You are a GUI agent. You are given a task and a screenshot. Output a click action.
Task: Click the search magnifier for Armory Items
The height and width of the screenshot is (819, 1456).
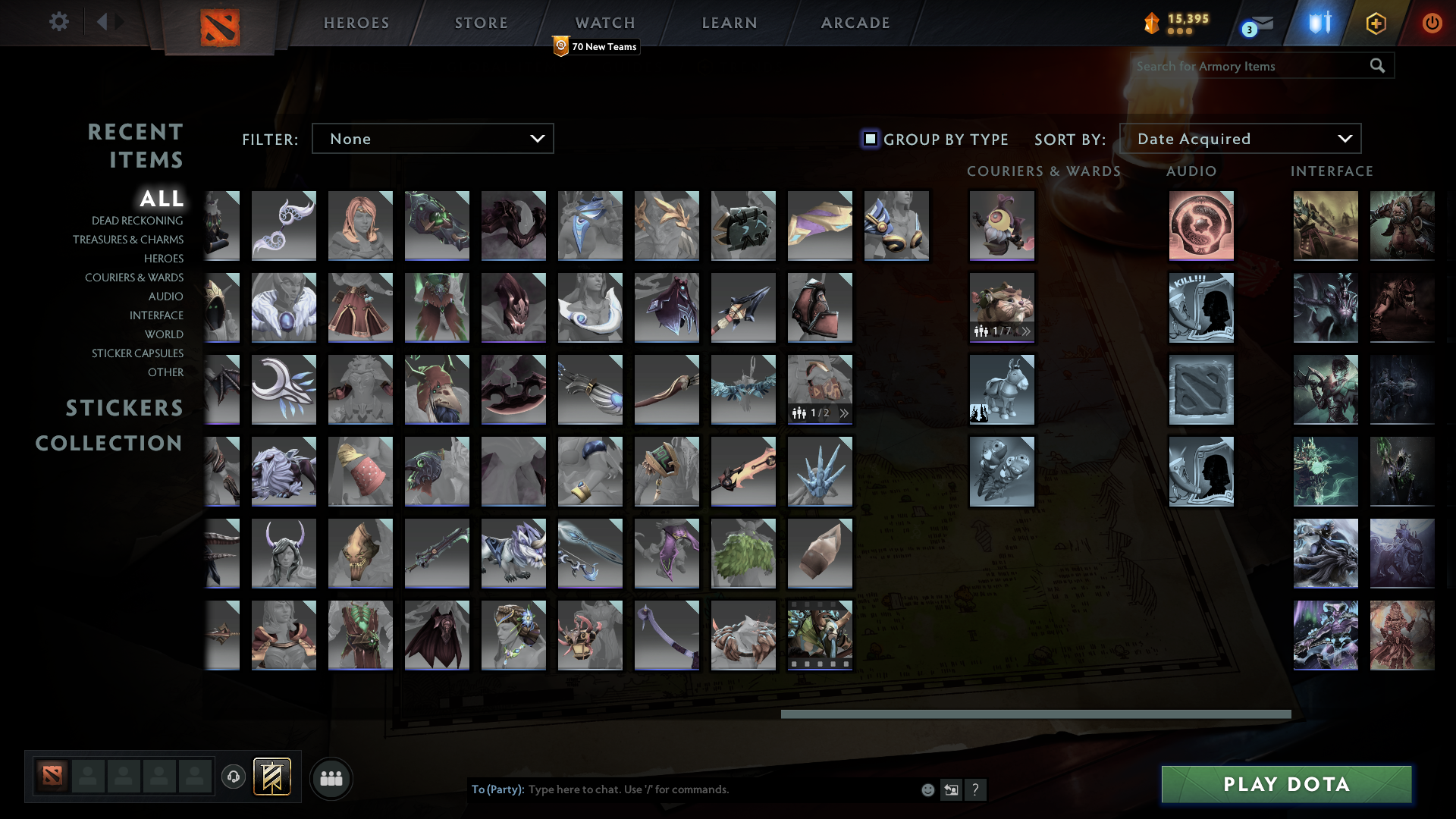(1376, 66)
